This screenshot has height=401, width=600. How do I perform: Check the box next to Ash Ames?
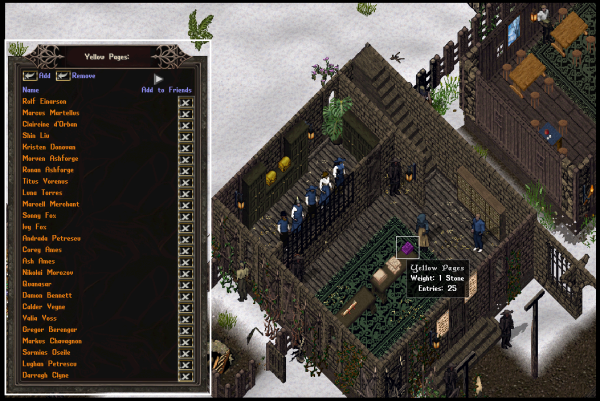185,260
